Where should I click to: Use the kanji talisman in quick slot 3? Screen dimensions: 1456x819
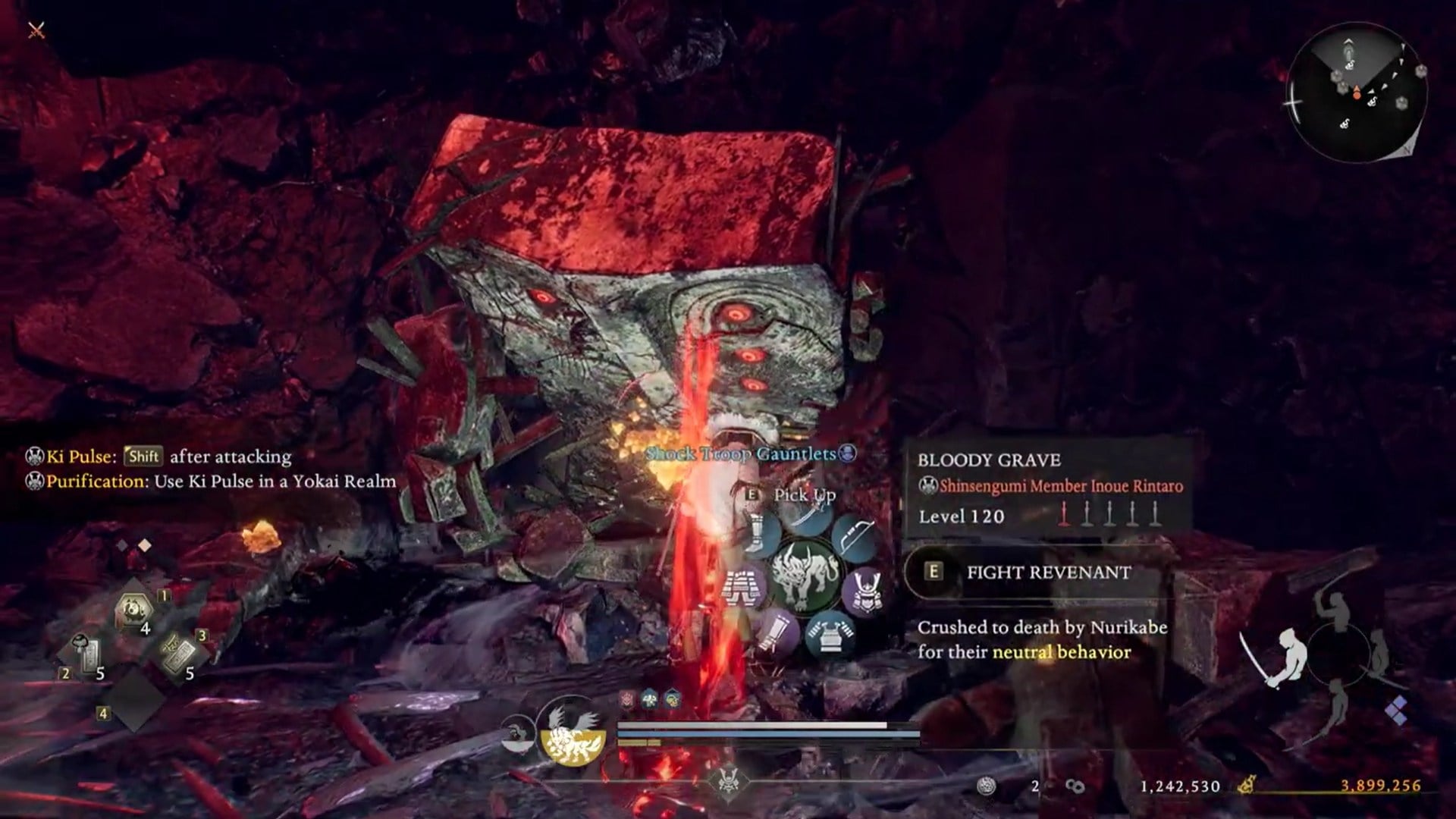click(x=179, y=654)
